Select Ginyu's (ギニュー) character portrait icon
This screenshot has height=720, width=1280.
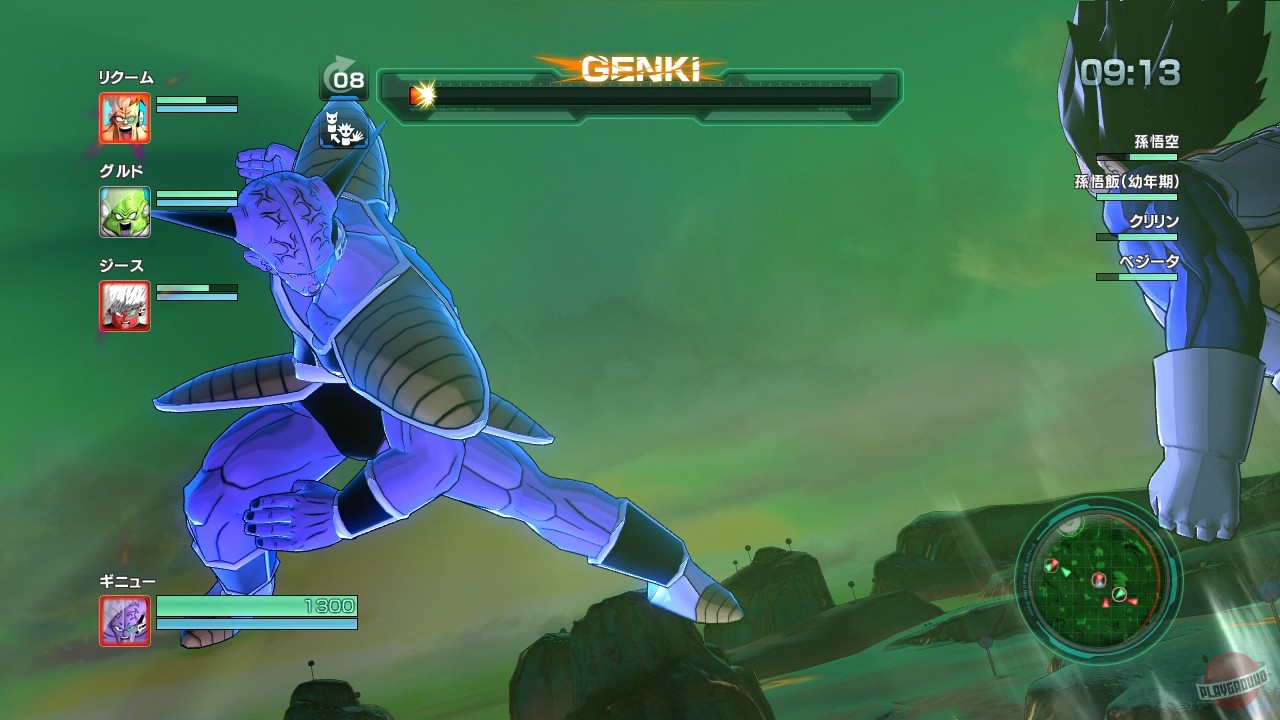pos(124,621)
